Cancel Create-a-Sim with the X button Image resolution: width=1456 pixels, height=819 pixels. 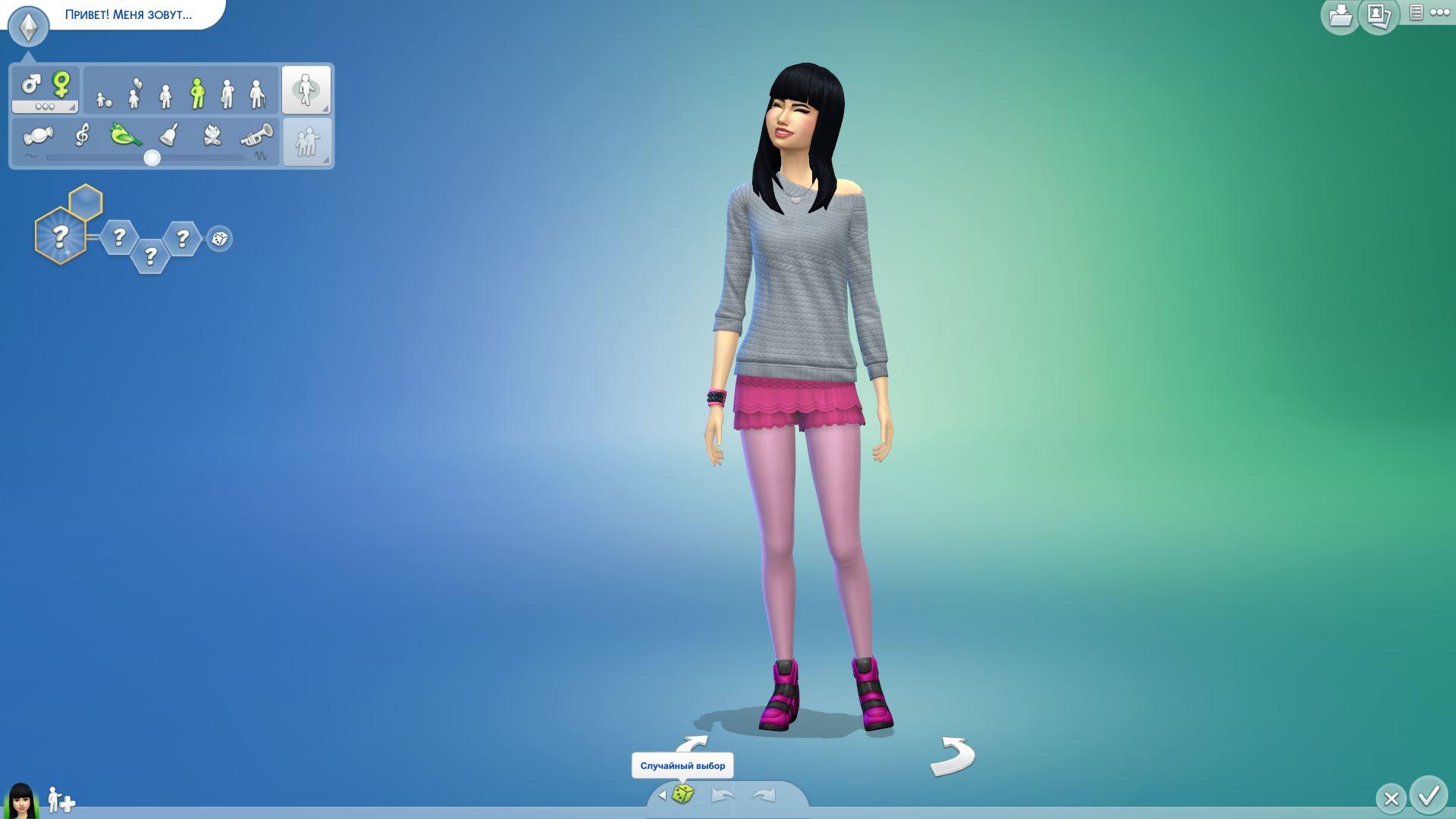pyautogui.click(x=1391, y=799)
